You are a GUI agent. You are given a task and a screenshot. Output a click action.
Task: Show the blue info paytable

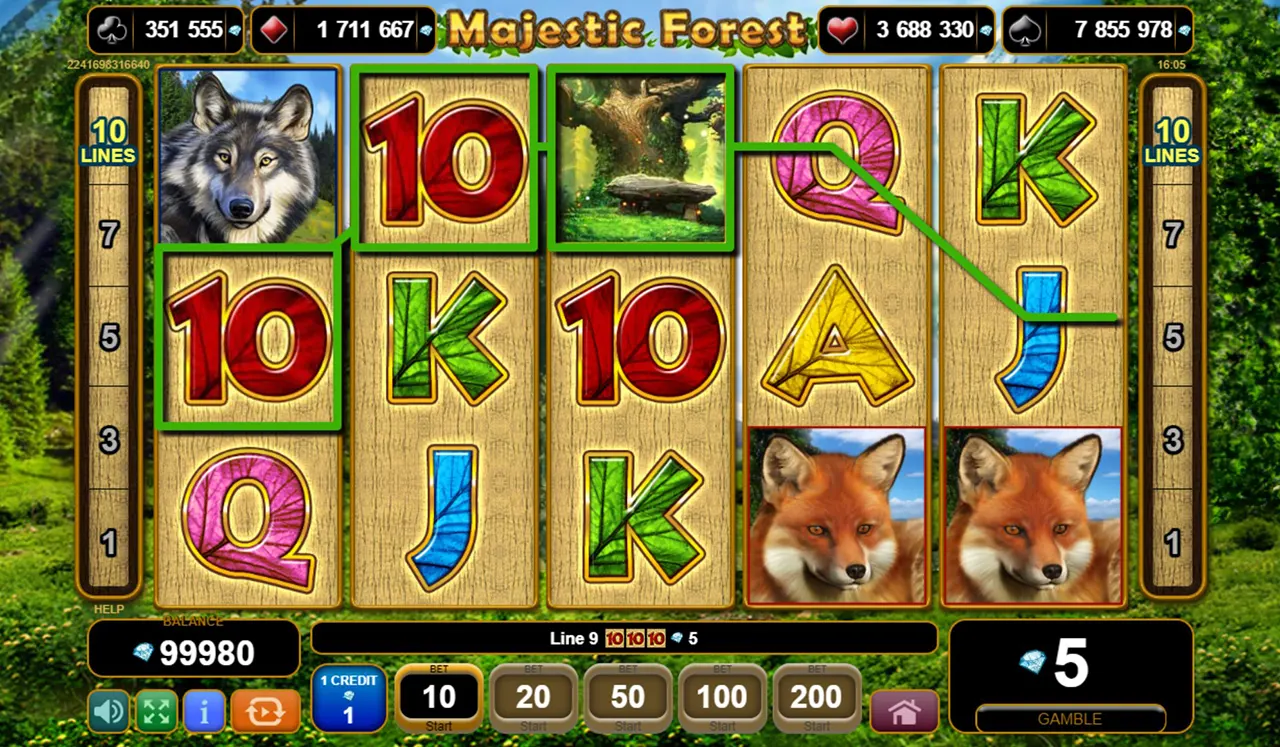[204, 711]
